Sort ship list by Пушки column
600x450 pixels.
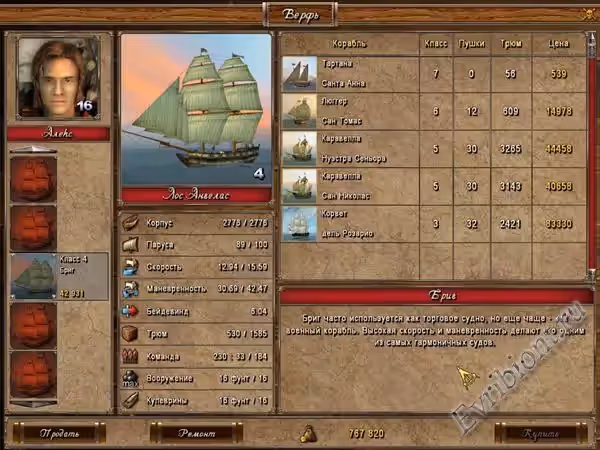click(x=471, y=44)
